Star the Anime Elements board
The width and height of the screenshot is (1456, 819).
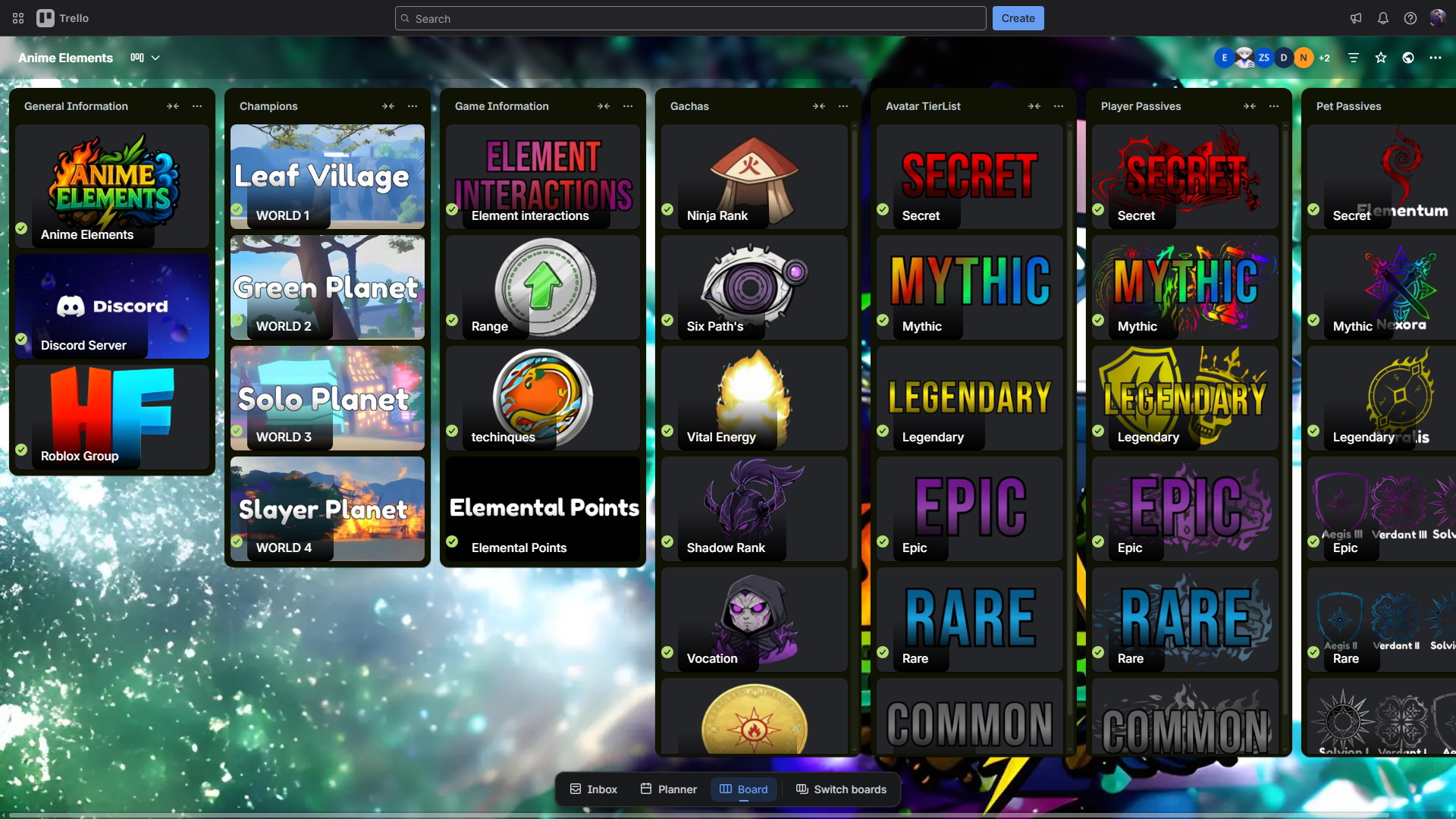[x=1381, y=57]
